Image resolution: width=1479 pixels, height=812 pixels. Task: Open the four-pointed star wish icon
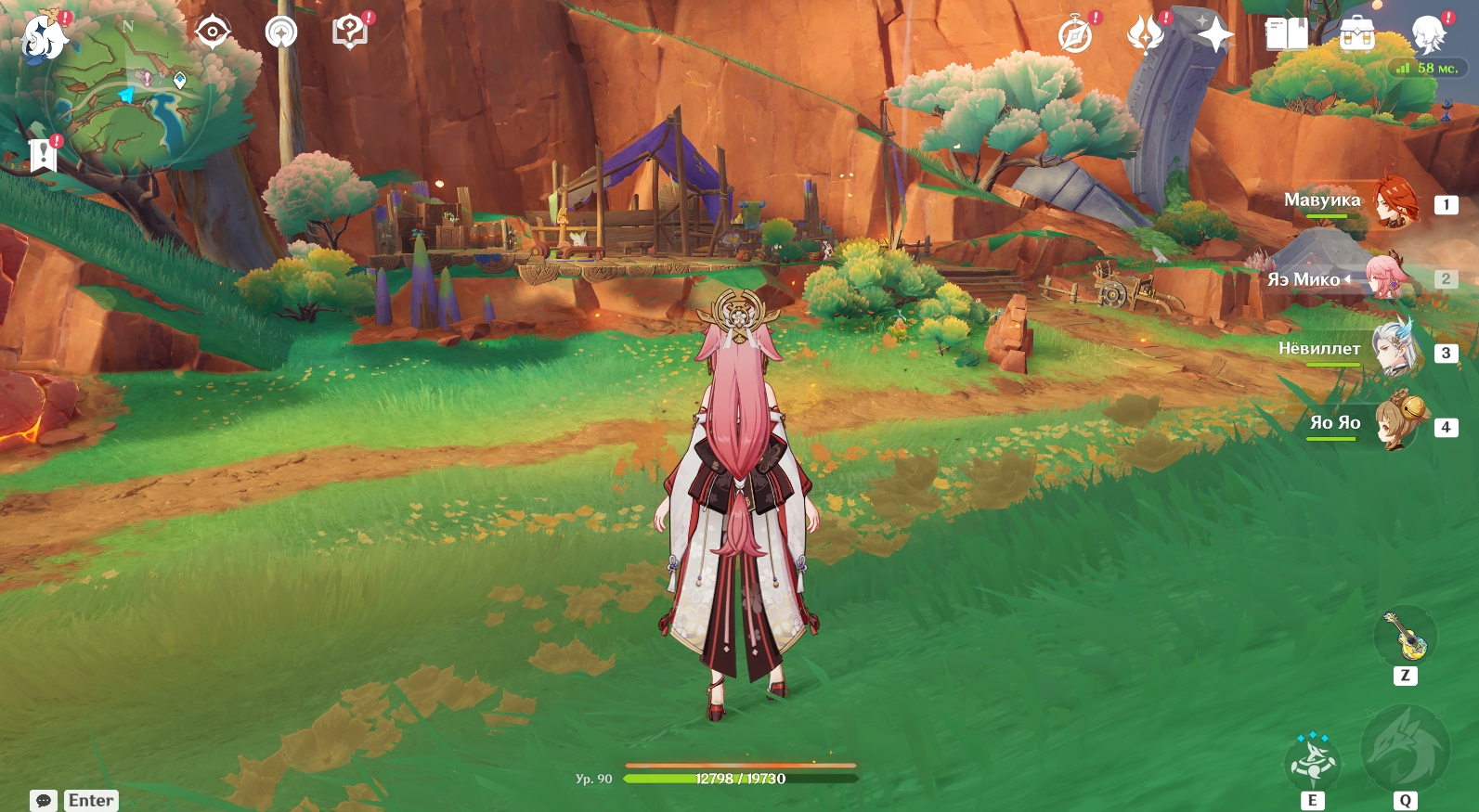tap(1214, 36)
